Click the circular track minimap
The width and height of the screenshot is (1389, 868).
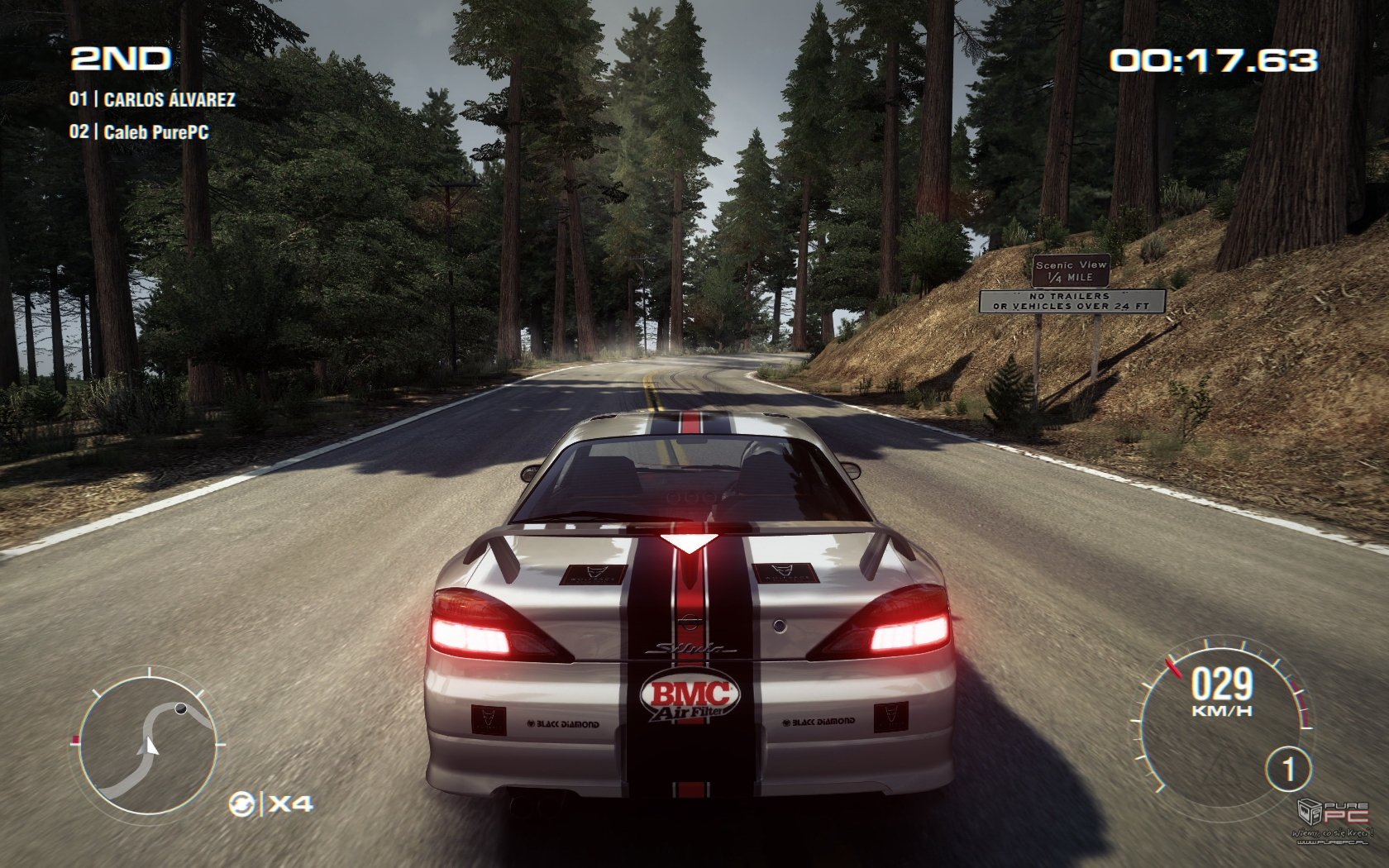[x=147, y=742]
